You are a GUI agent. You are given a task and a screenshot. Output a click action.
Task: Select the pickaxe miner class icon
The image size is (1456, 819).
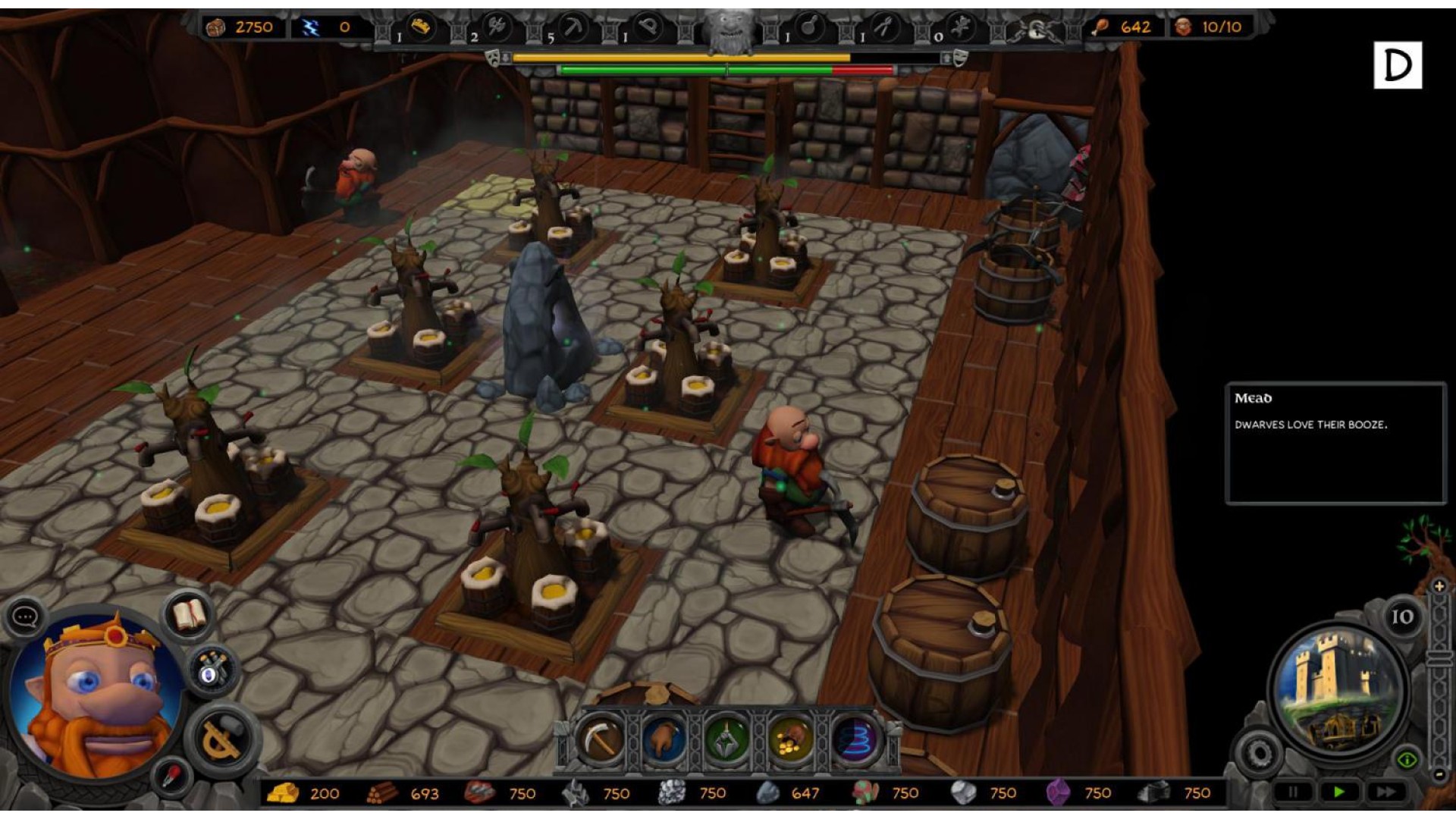[x=574, y=29]
